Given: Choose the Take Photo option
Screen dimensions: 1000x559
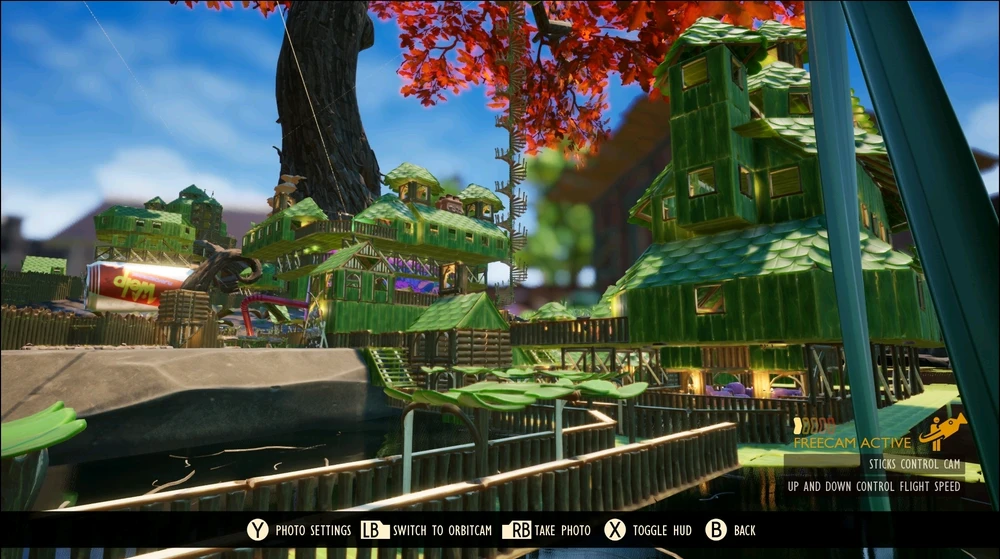Looking at the screenshot, I should (x=547, y=530).
